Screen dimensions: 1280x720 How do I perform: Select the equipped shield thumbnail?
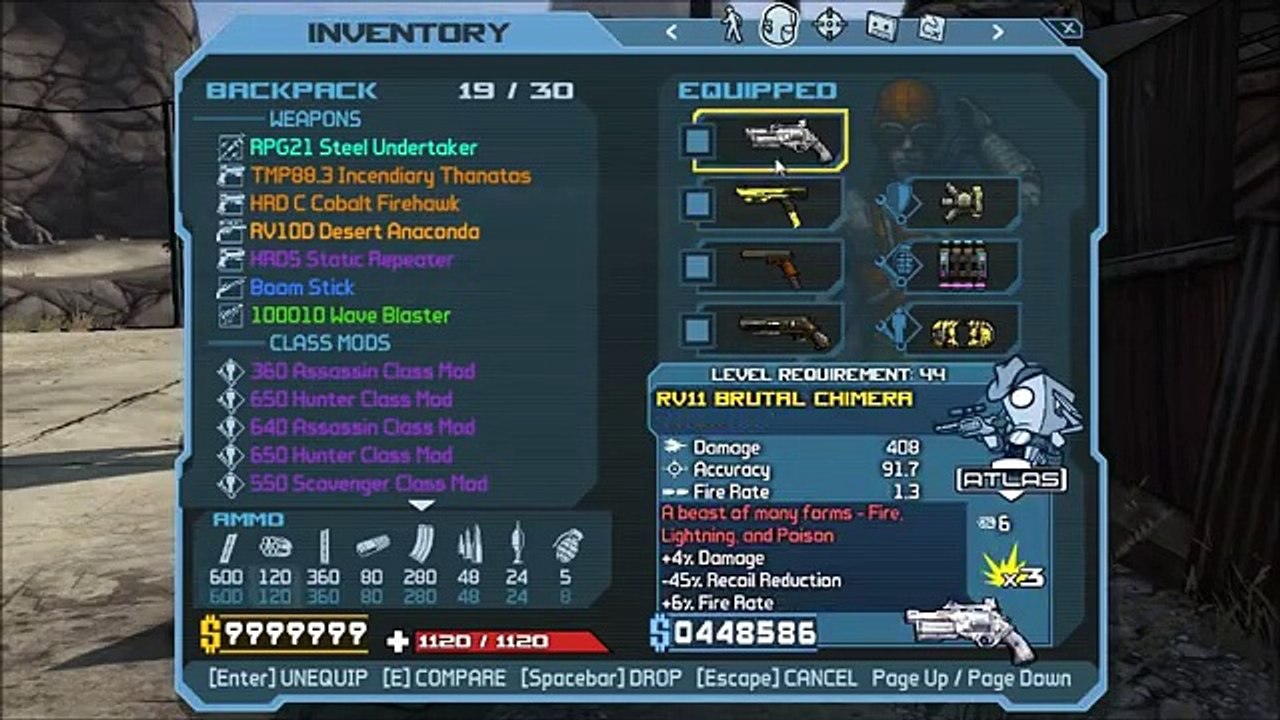coord(963,203)
